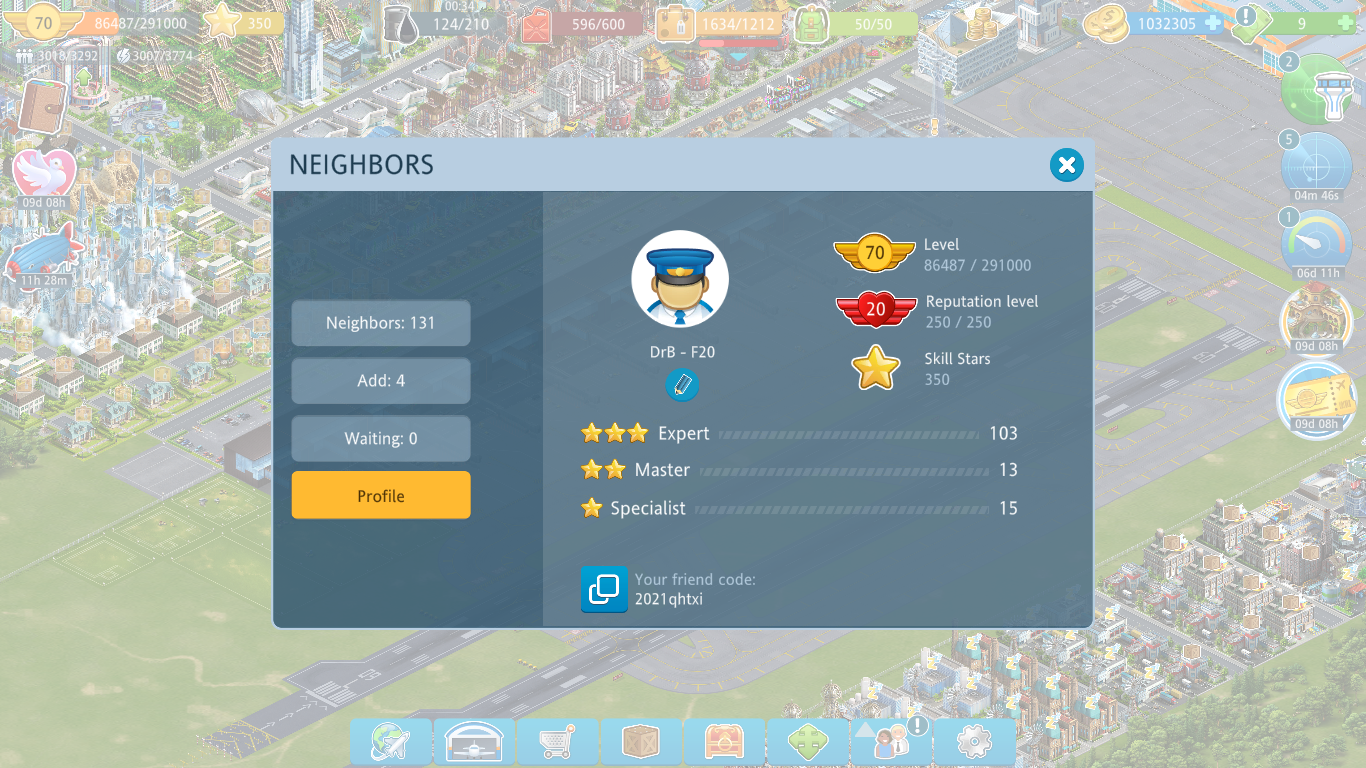Open the settings gear button
The width and height of the screenshot is (1366, 768).
pos(974,742)
